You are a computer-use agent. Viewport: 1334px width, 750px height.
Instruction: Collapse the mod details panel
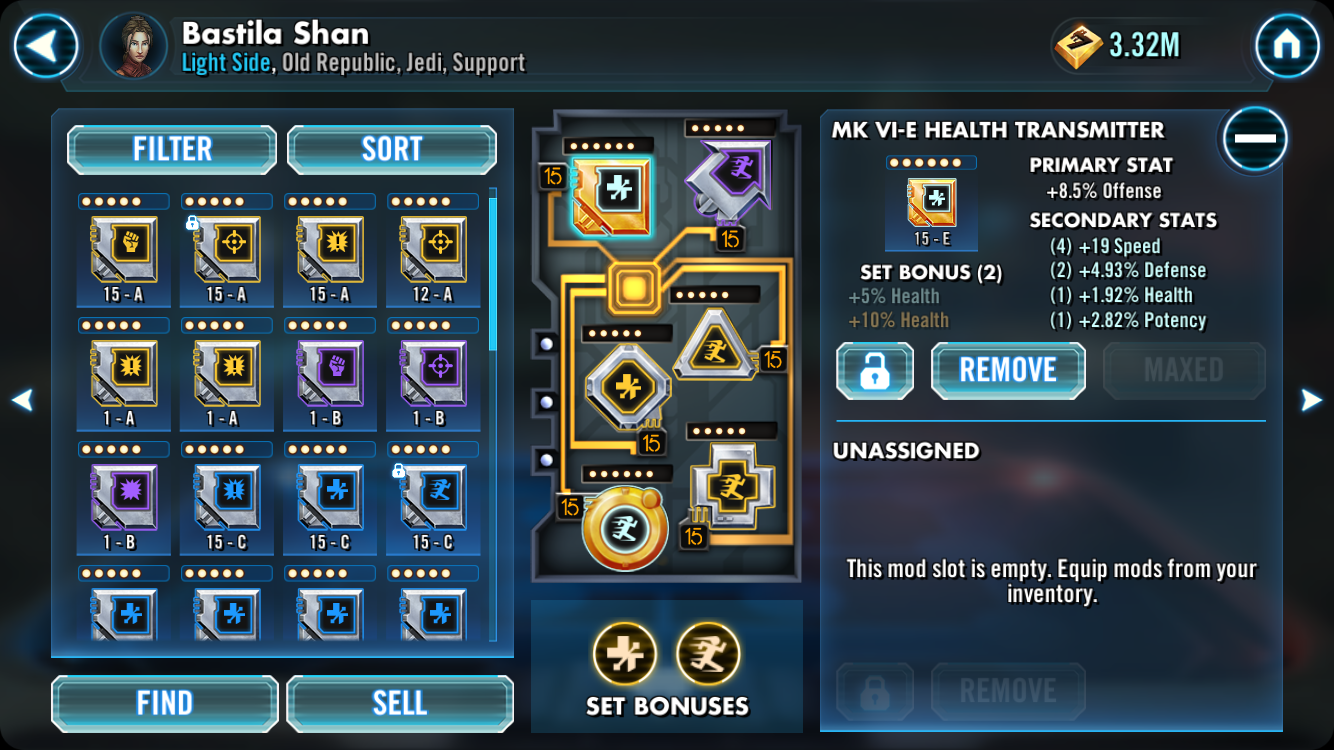(1253, 139)
